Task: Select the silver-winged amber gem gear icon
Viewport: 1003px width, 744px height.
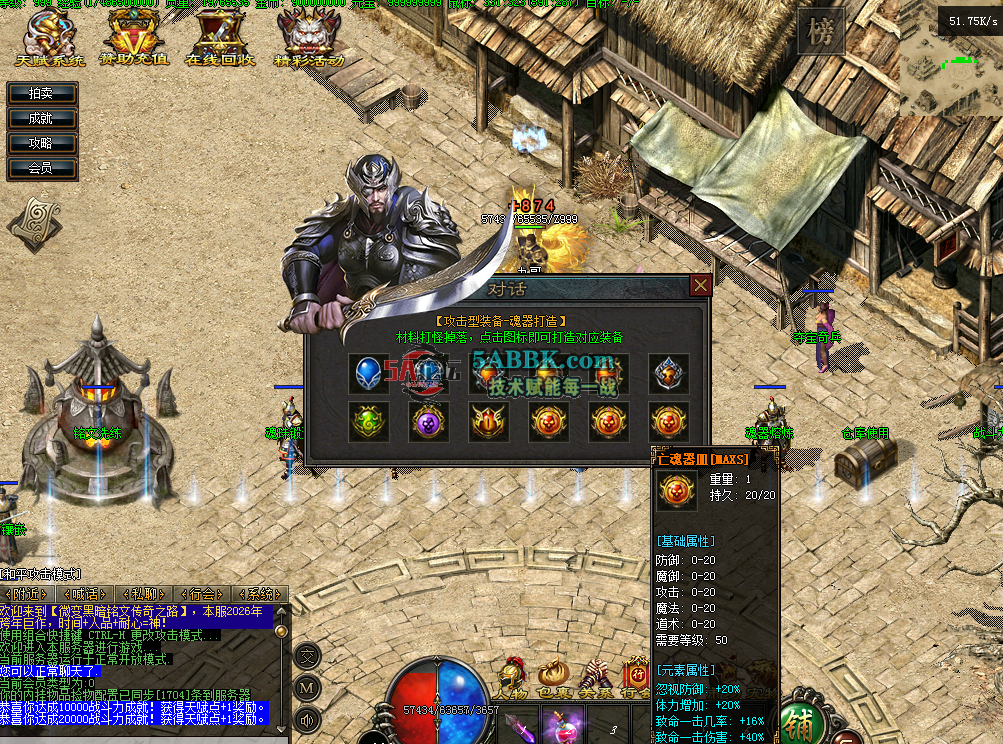Action: (x=668, y=373)
